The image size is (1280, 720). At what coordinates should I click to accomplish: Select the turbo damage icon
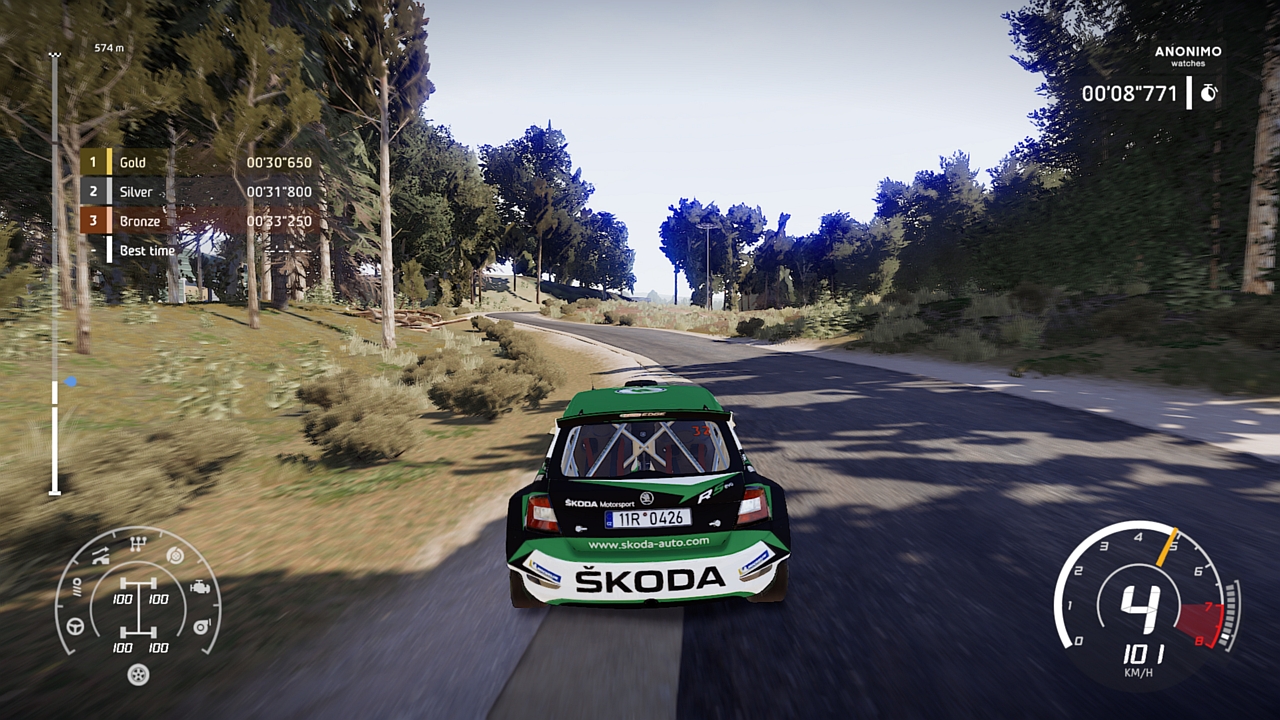[x=201, y=626]
